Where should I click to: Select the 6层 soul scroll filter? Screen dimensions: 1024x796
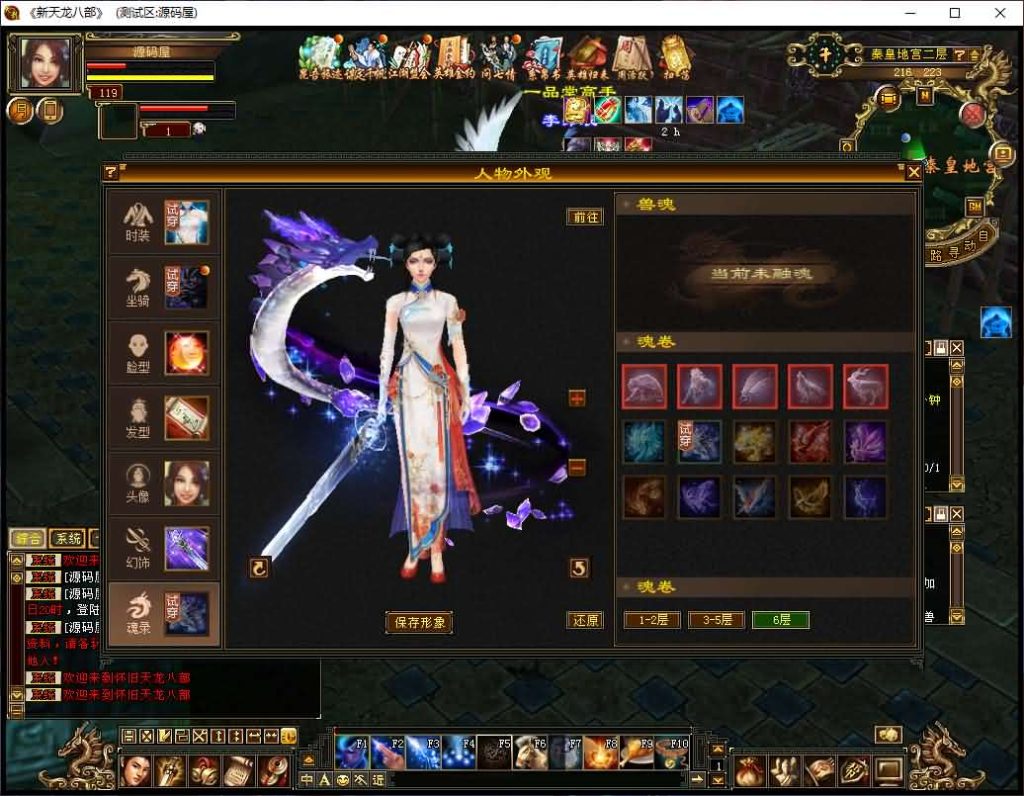[x=780, y=620]
